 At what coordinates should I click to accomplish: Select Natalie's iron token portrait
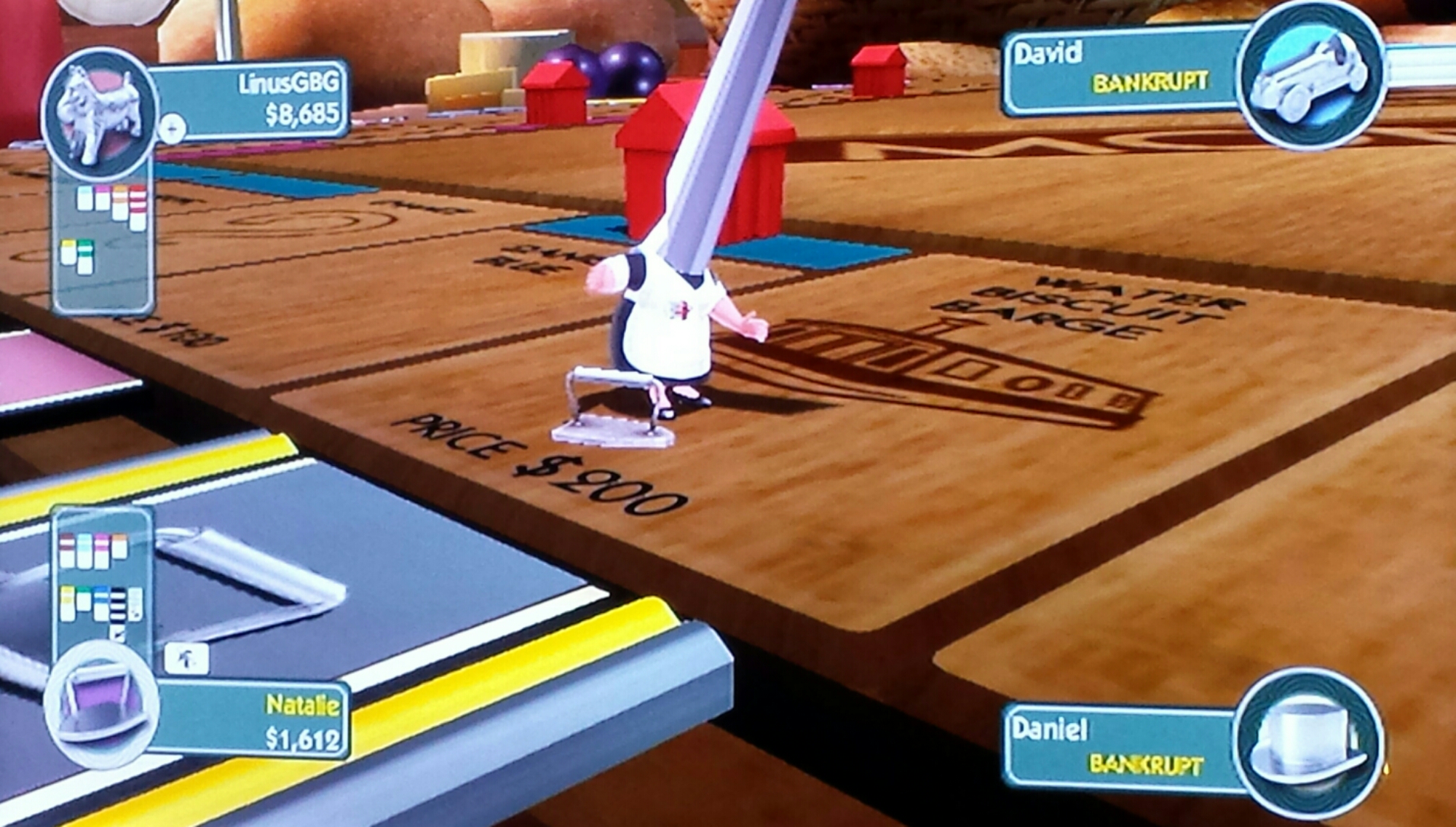click(100, 702)
